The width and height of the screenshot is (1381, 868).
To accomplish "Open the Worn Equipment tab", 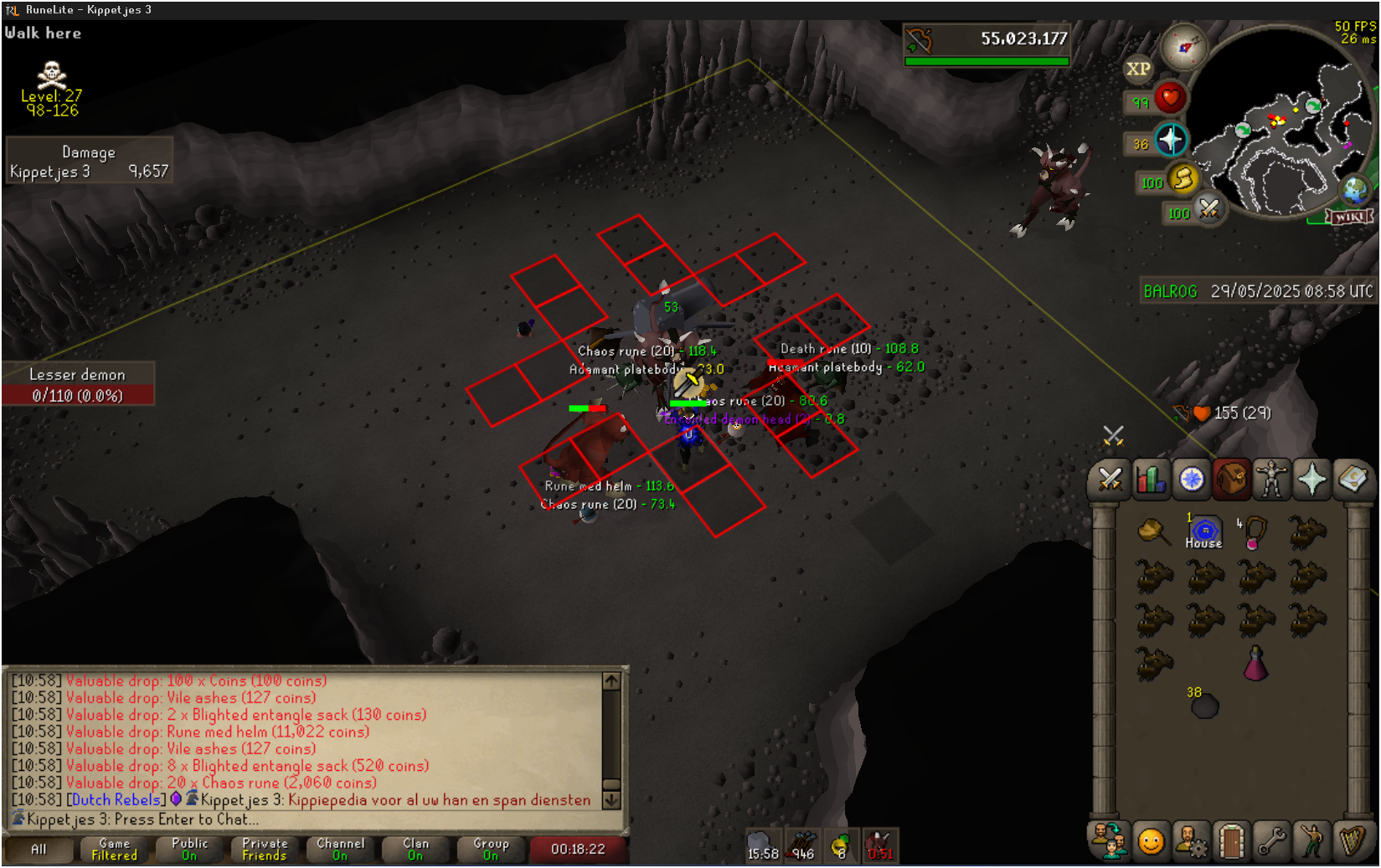I will point(1271,480).
